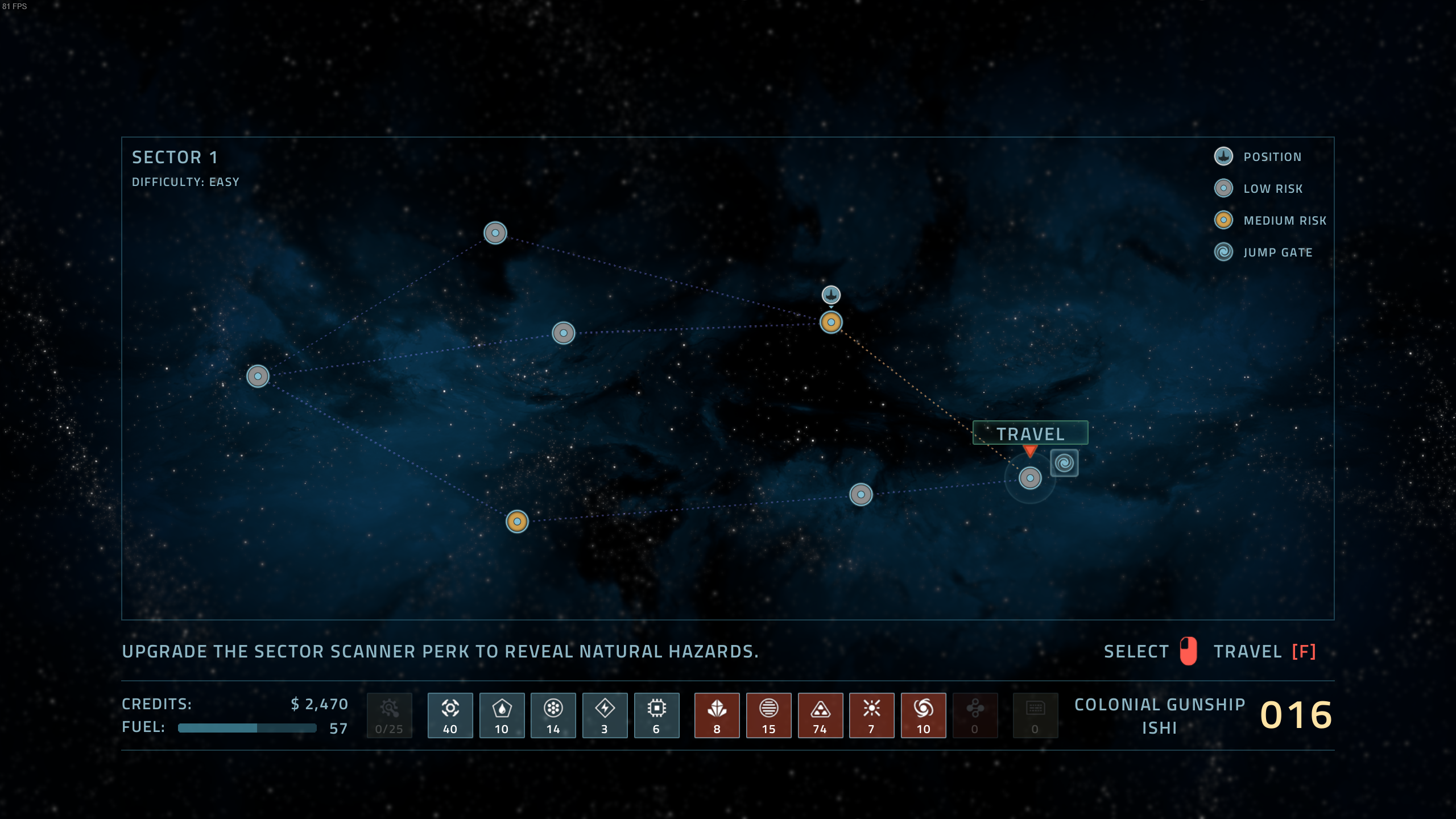Select the droplet pentagon resource slot

[x=502, y=715]
